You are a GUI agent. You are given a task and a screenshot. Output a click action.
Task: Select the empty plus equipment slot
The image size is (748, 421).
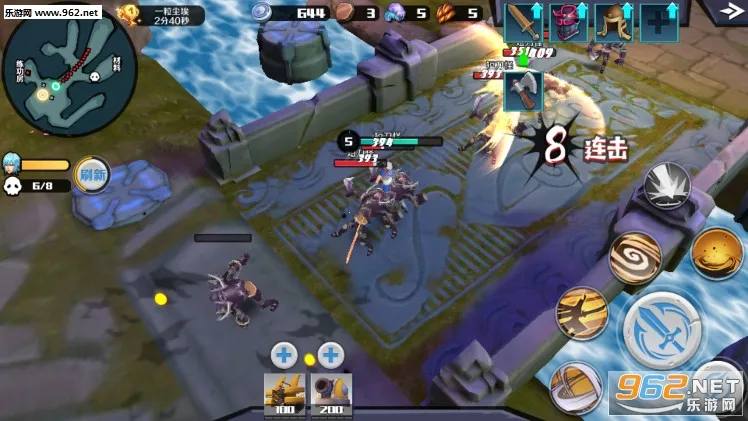(x=658, y=21)
